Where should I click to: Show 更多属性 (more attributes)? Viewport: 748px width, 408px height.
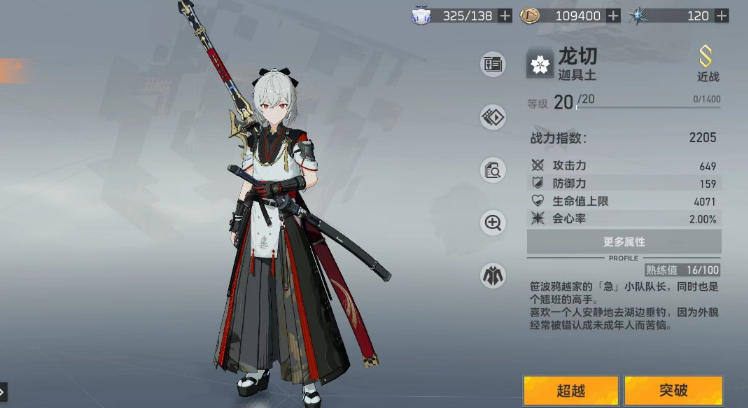[624, 241]
